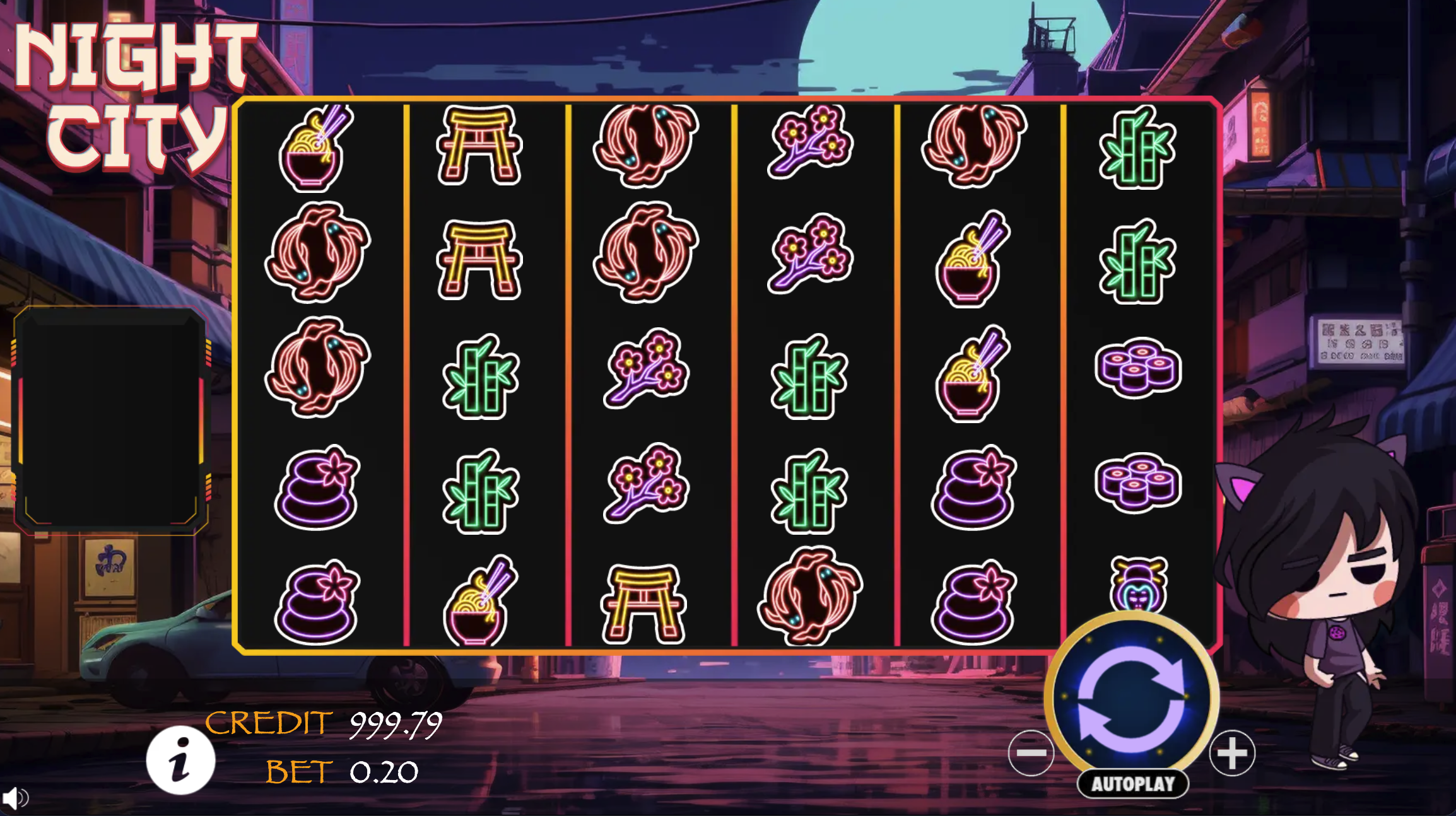Spin the reels with the circular arrows button

point(1131,697)
